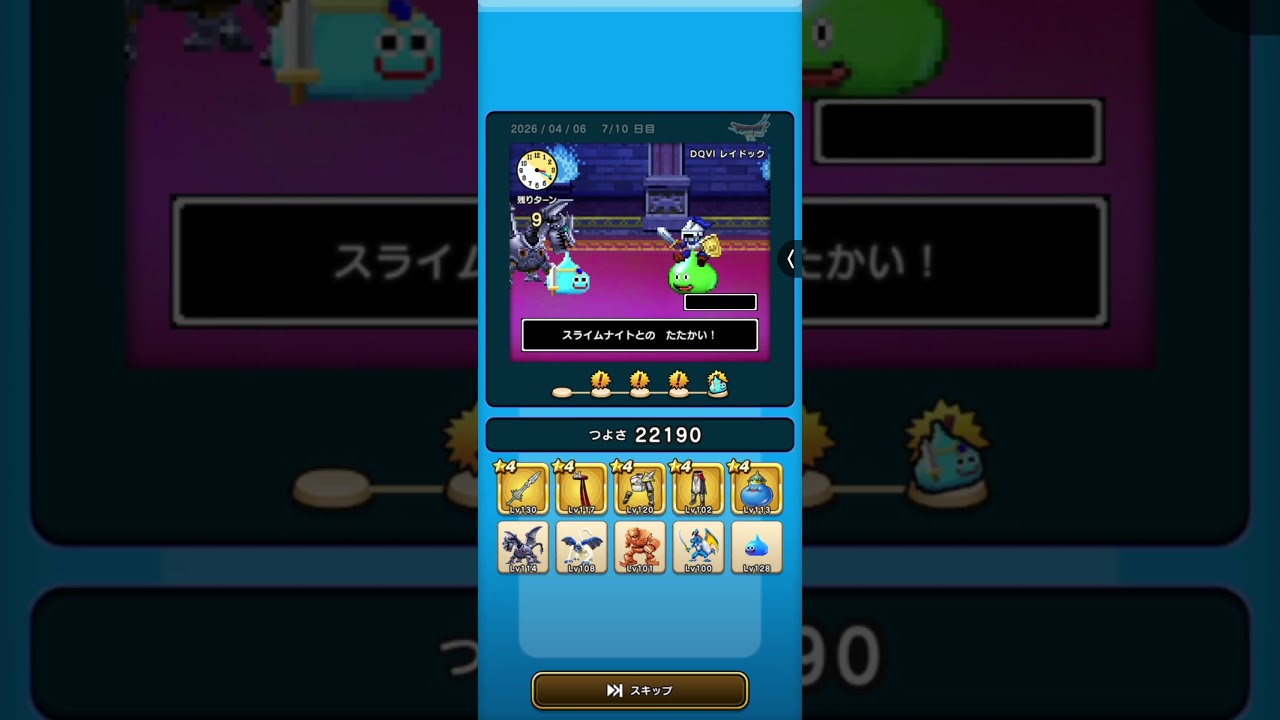Image resolution: width=1280 pixels, height=720 pixels.
Task: Choose the Lv113 King Slime slot
Action: tap(757, 489)
